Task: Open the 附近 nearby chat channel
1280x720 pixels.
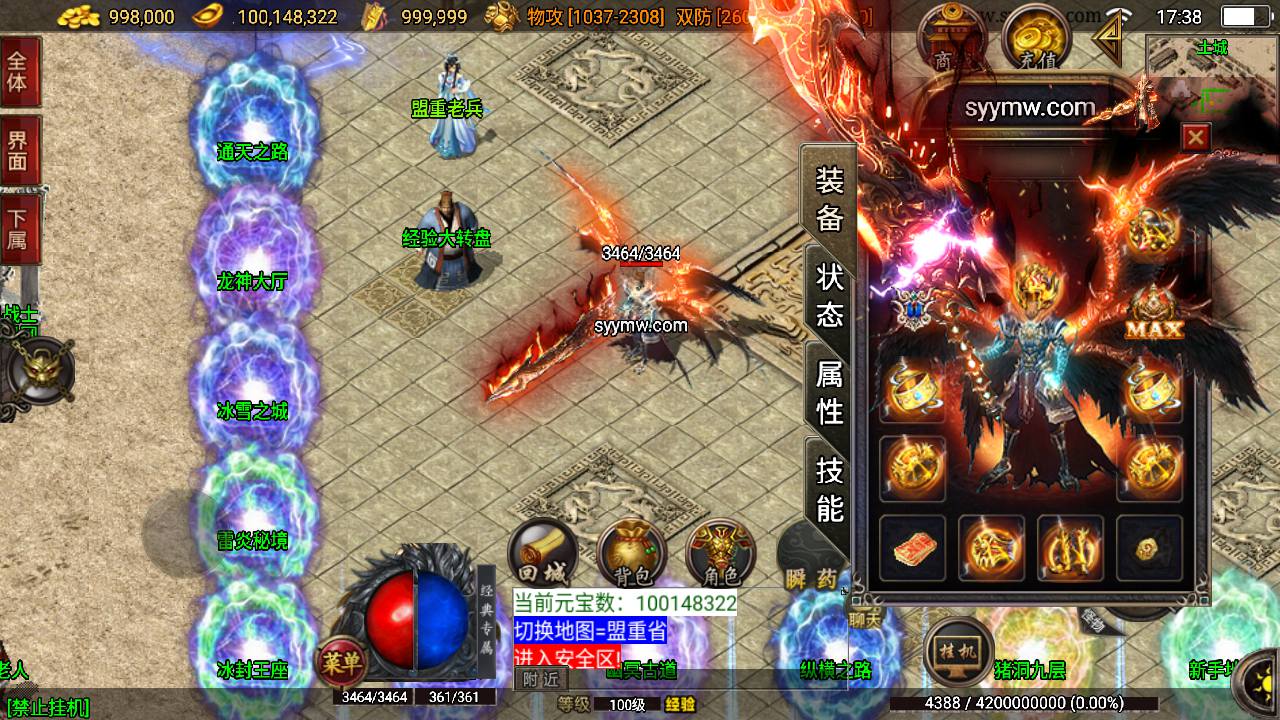Action: 541,679
